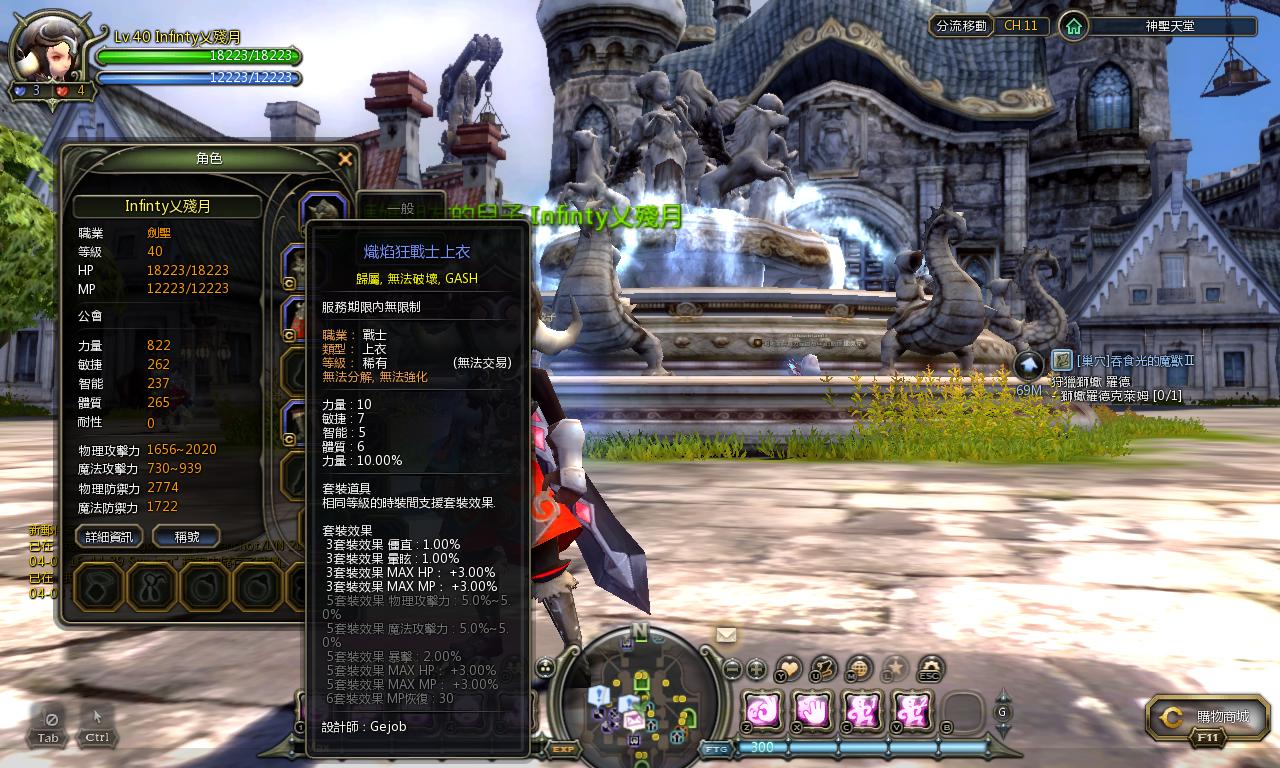The image size is (1280, 768).
Task: Use the pink hand gesture skill
Action: click(813, 711)
